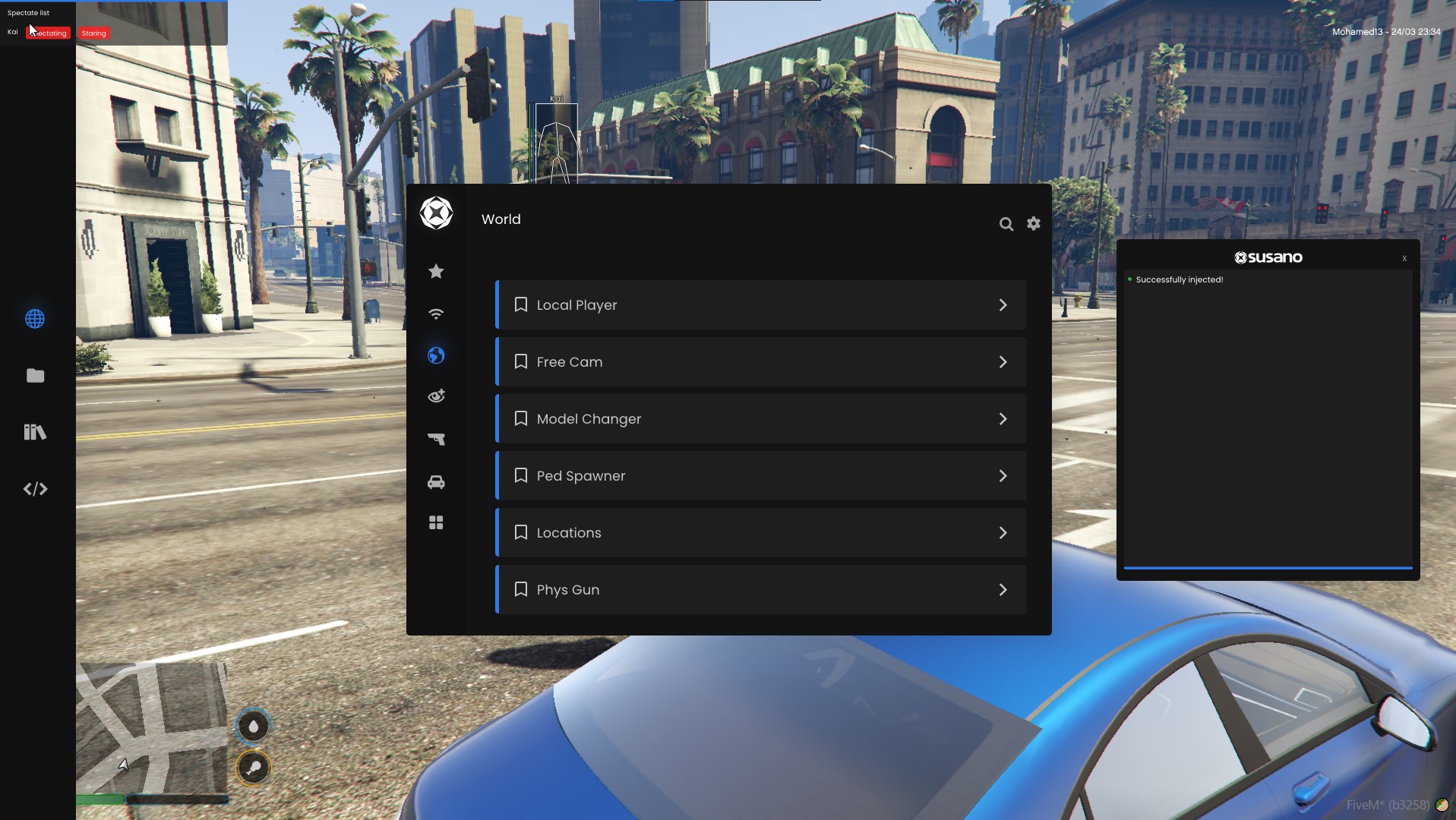This screenshot has height=820, width=1456.
Task: Open the Free Cam options
Action: (760, 362)
